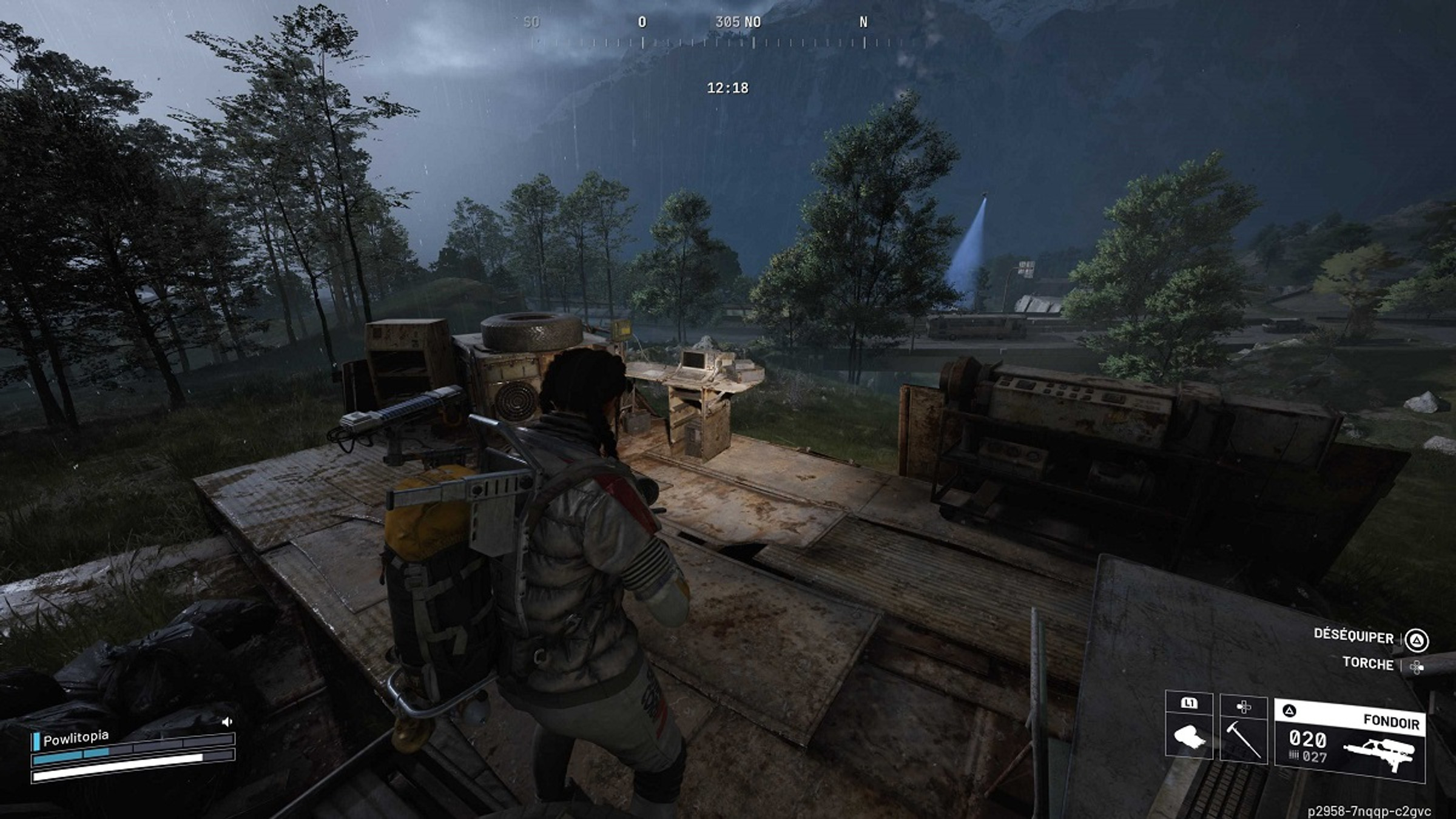Click the triangle badge on the FONDOIR header
The height and width of the screenshot is (819, 1456).
click(x=1290, y=710)
